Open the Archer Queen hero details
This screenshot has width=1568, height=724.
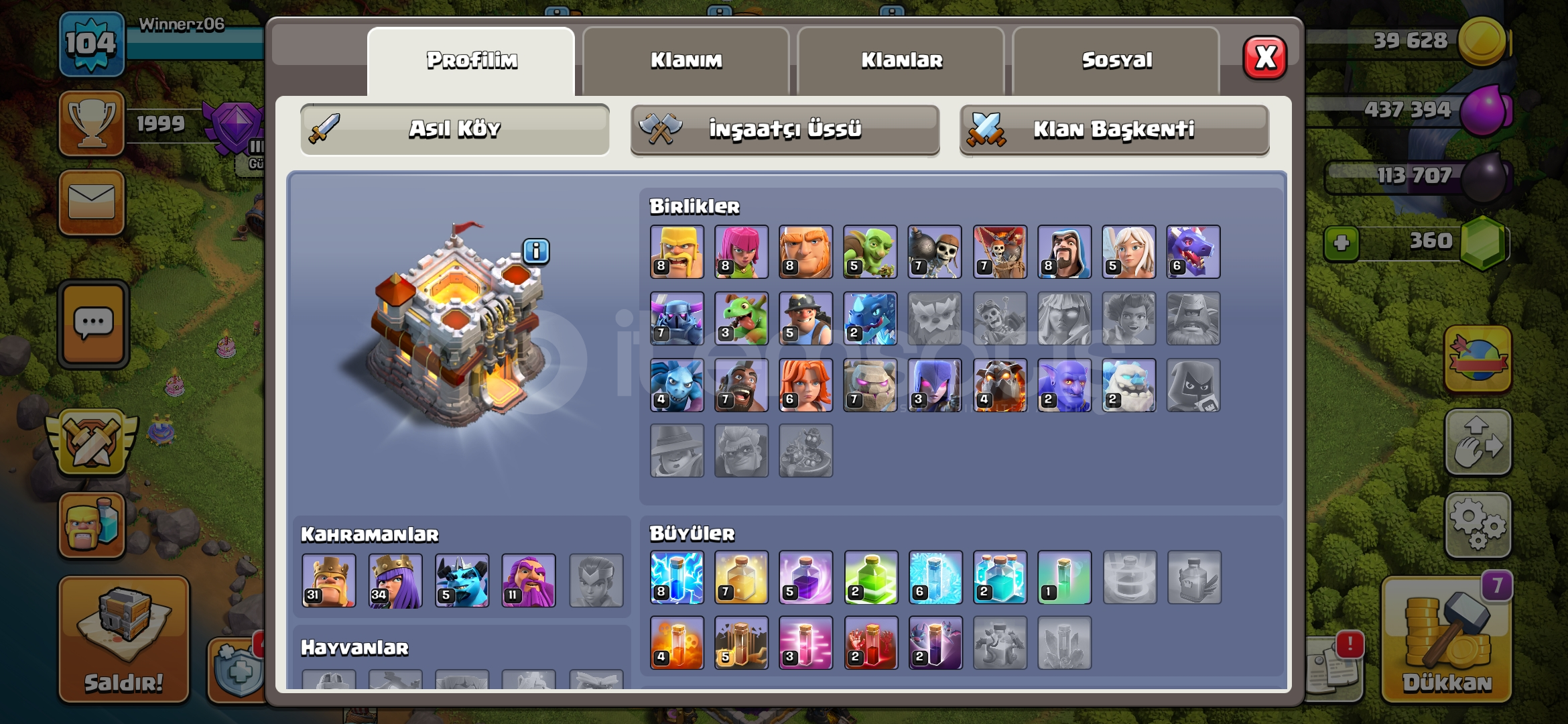coord(395,581)
